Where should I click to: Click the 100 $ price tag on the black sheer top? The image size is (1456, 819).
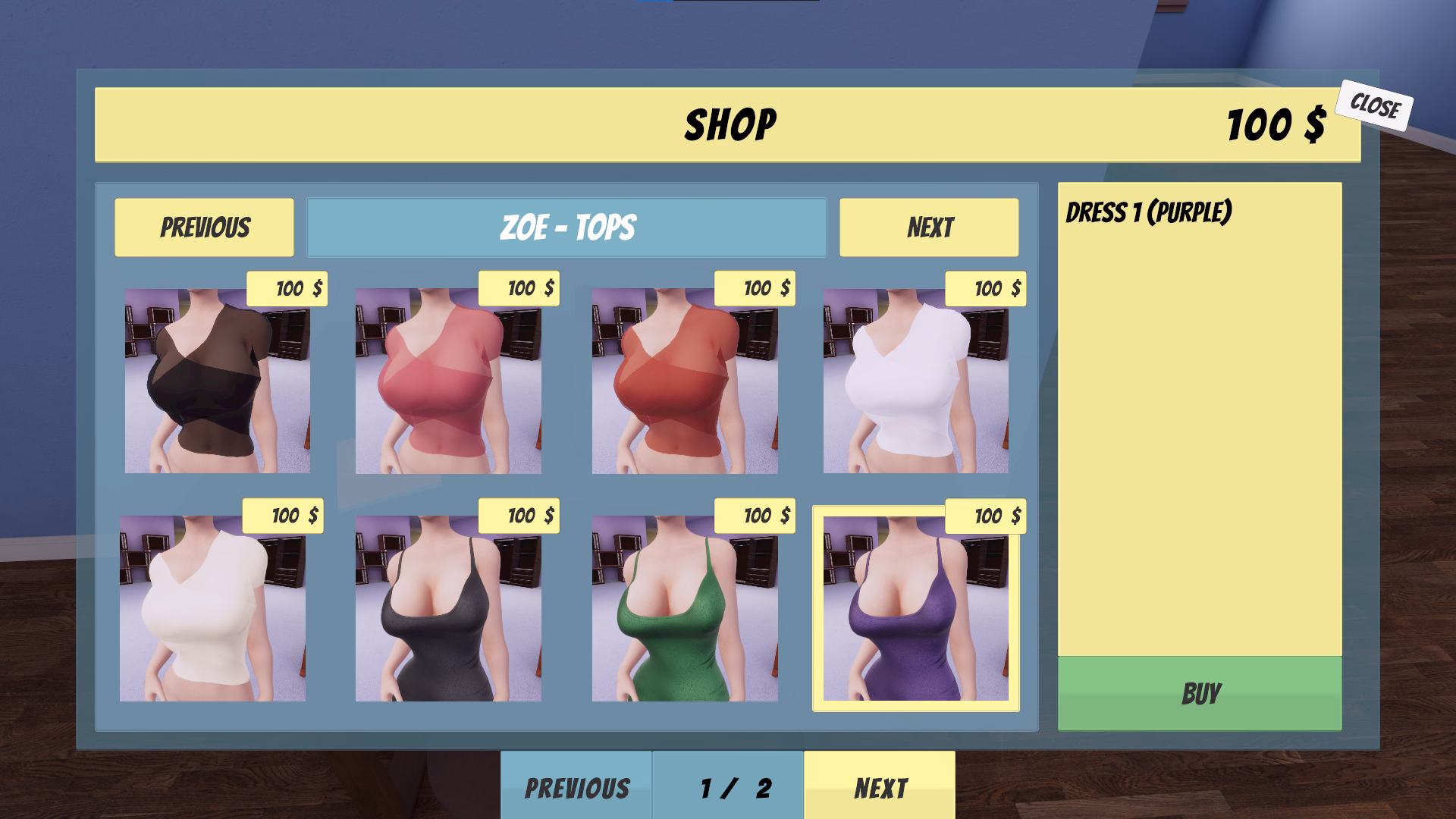pos(287,288)
